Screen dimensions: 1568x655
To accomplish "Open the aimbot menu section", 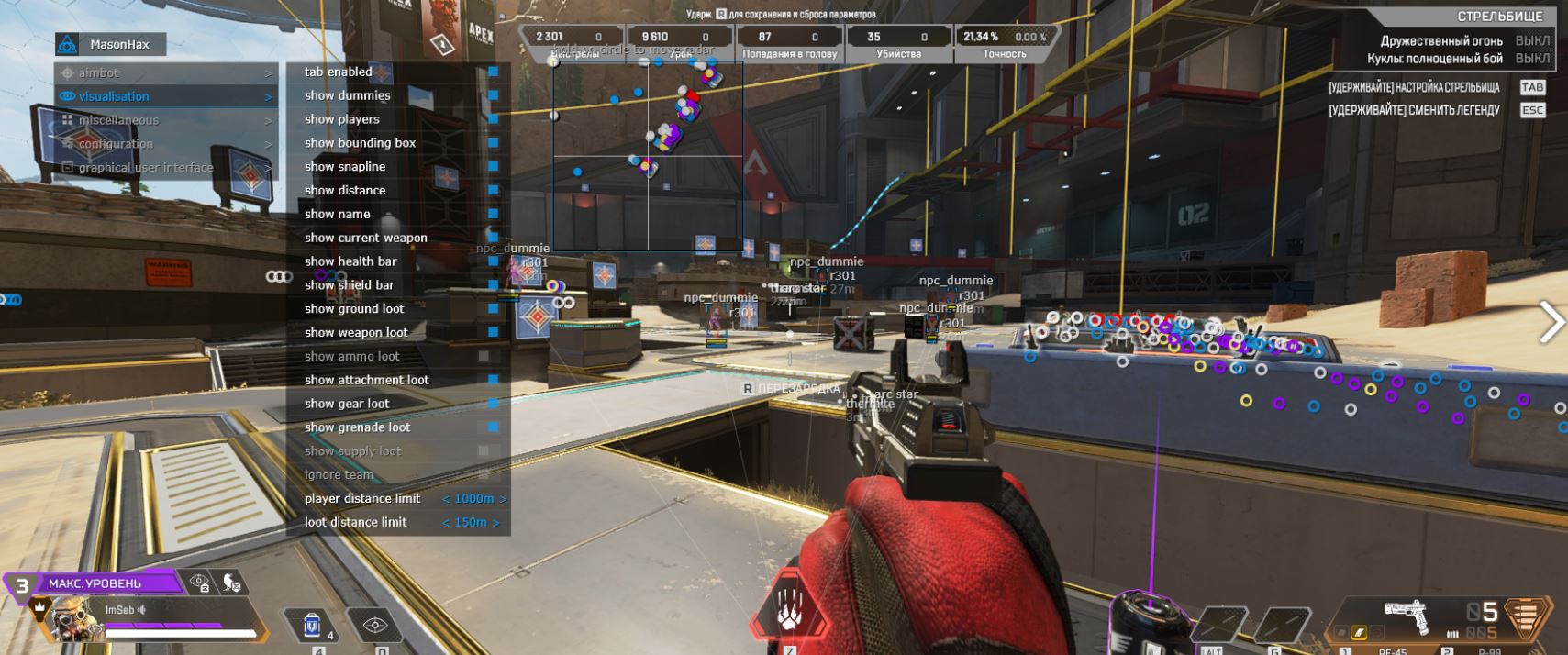I will pos(99,72).
